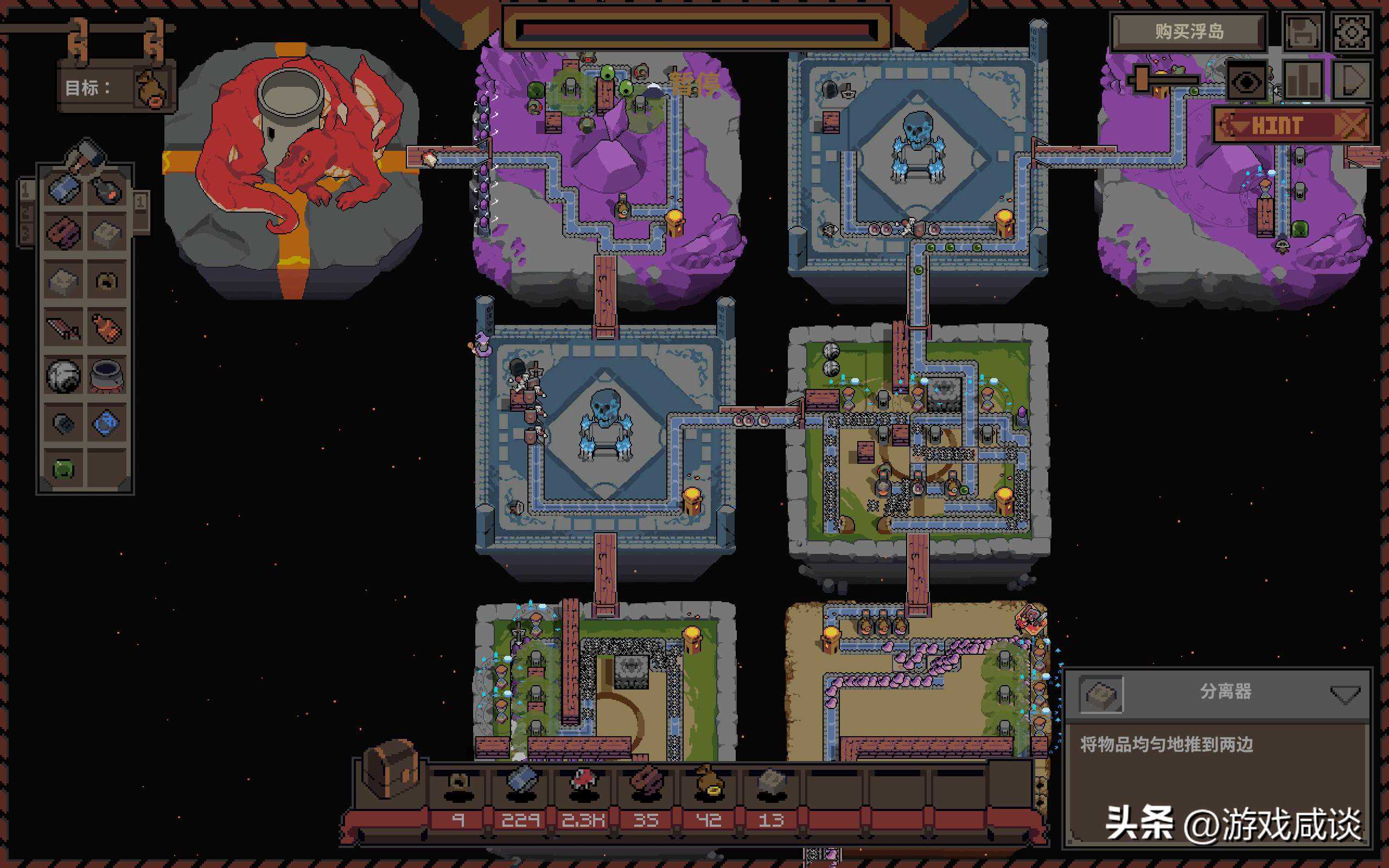Select the grey stone boulder in the palette
This screenshot has height=868, width=1389.
[x=63, y=375]
